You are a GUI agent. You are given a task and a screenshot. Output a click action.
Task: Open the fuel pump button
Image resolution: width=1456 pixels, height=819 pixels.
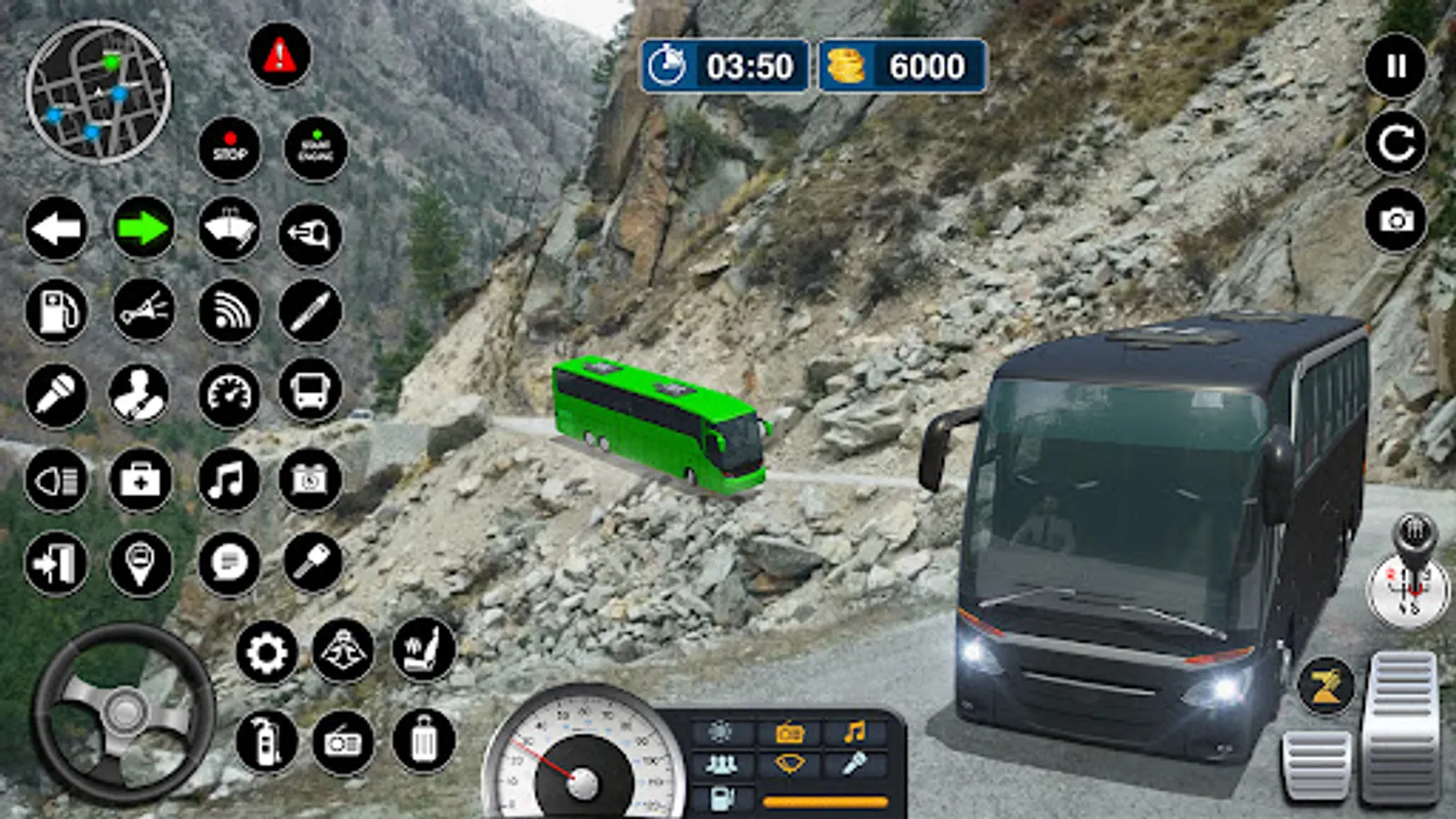pyautogui.click(x=56, y=311)
